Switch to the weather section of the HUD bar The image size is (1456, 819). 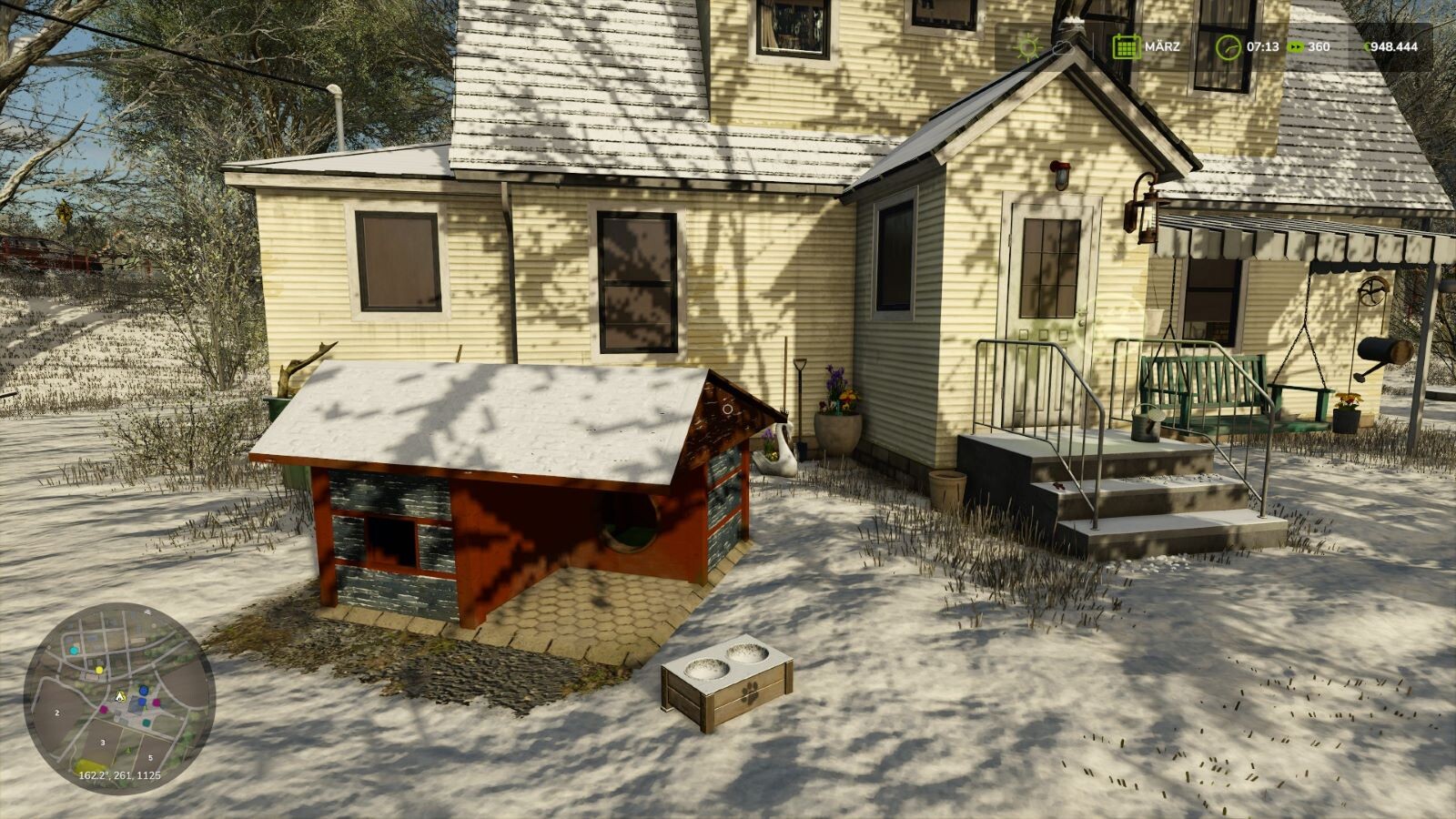[x=1045, y=46]
